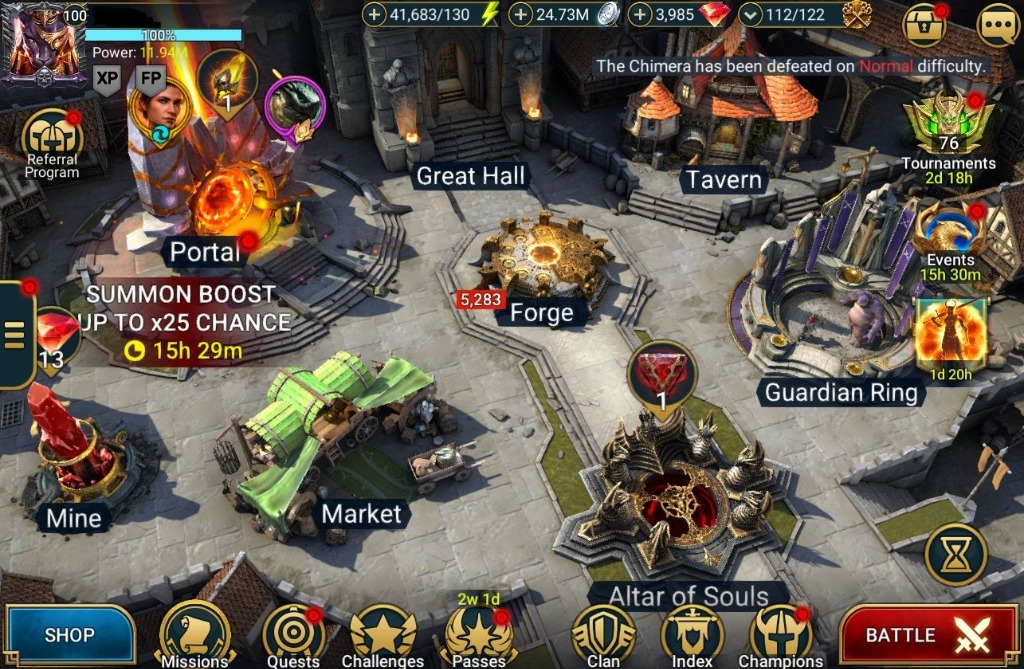The width and height of the screenshot is (1024, 669).
Task: Open the hourglass timer button
Action: point(955,554)
